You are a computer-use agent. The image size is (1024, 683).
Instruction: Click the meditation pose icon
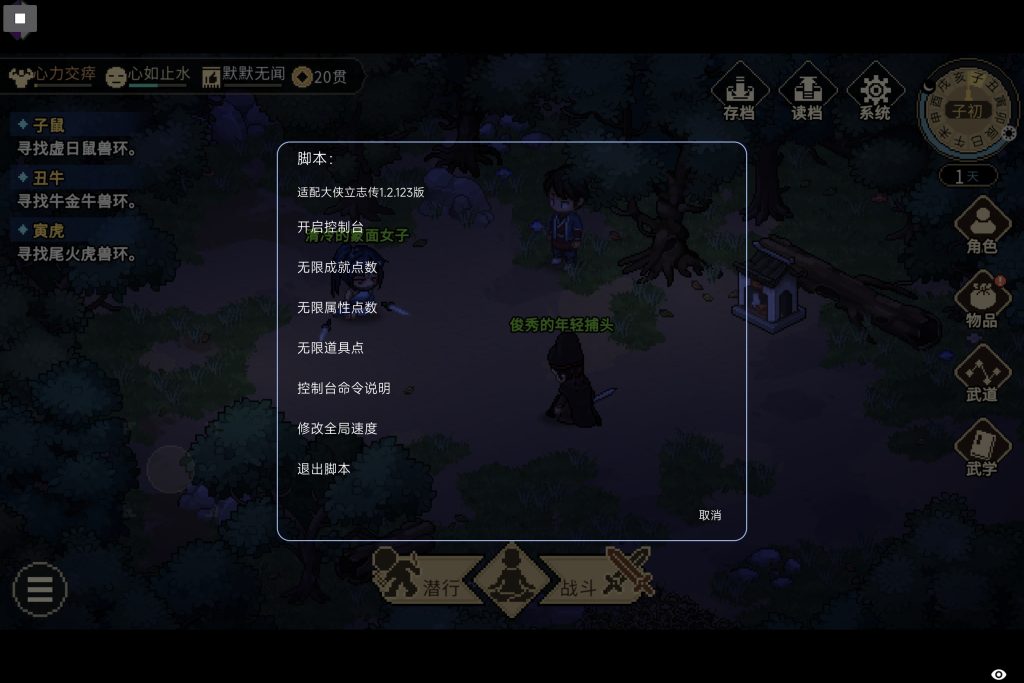(511, 576)
